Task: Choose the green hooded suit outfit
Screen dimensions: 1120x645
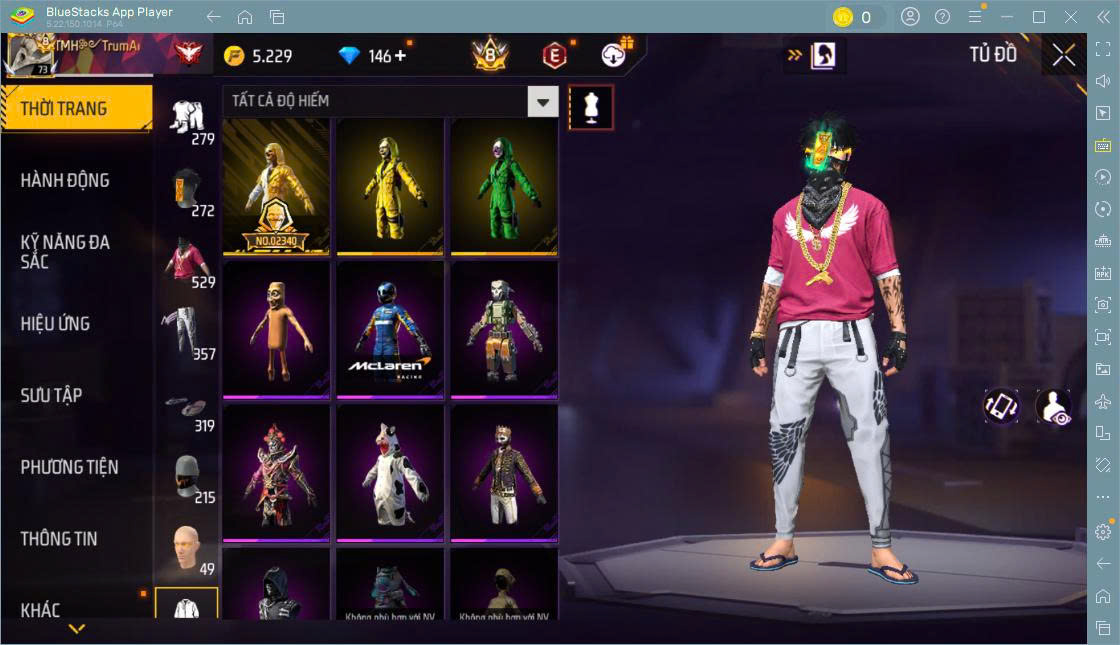Action: tap(504, 185)
